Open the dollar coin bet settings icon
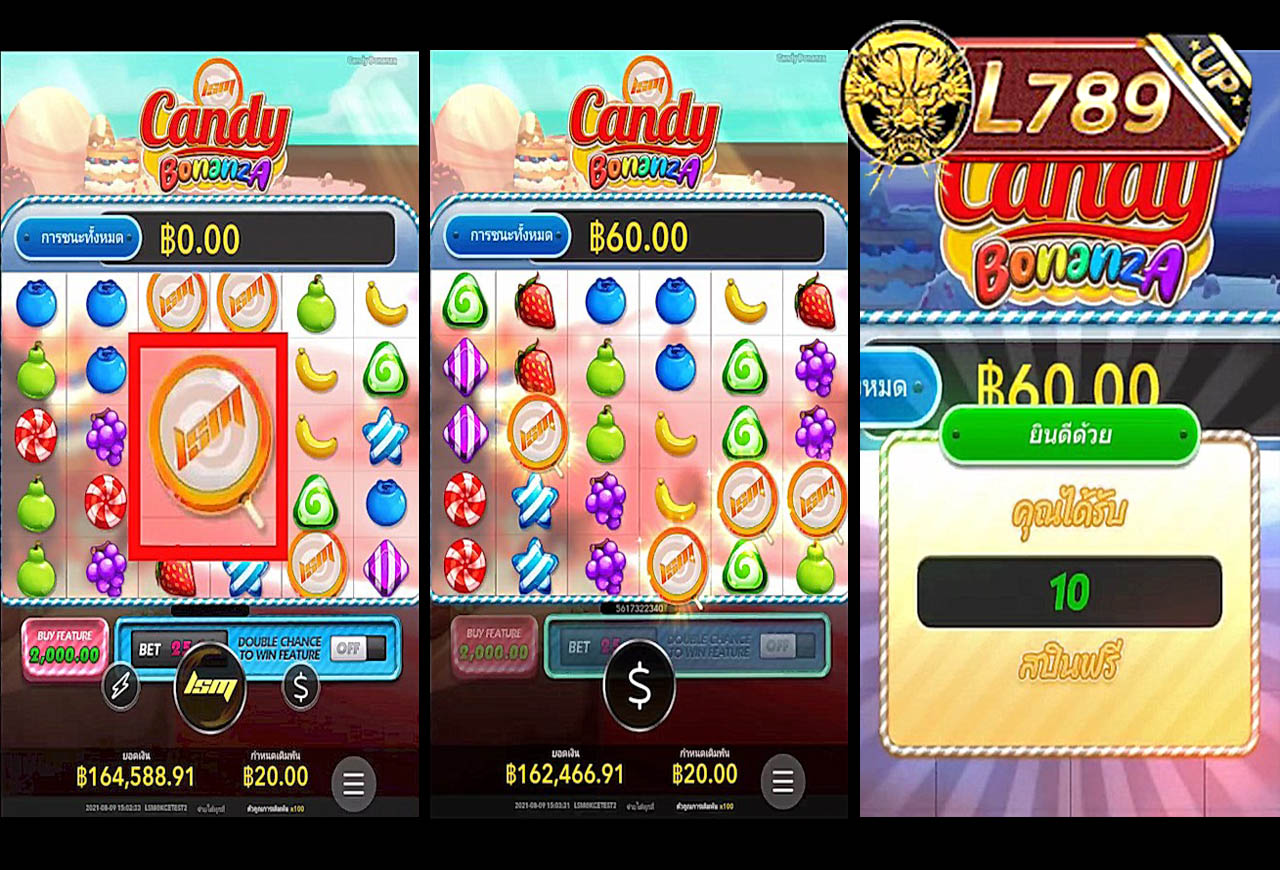Screen dimensions: 1280x870 (299, 687)
